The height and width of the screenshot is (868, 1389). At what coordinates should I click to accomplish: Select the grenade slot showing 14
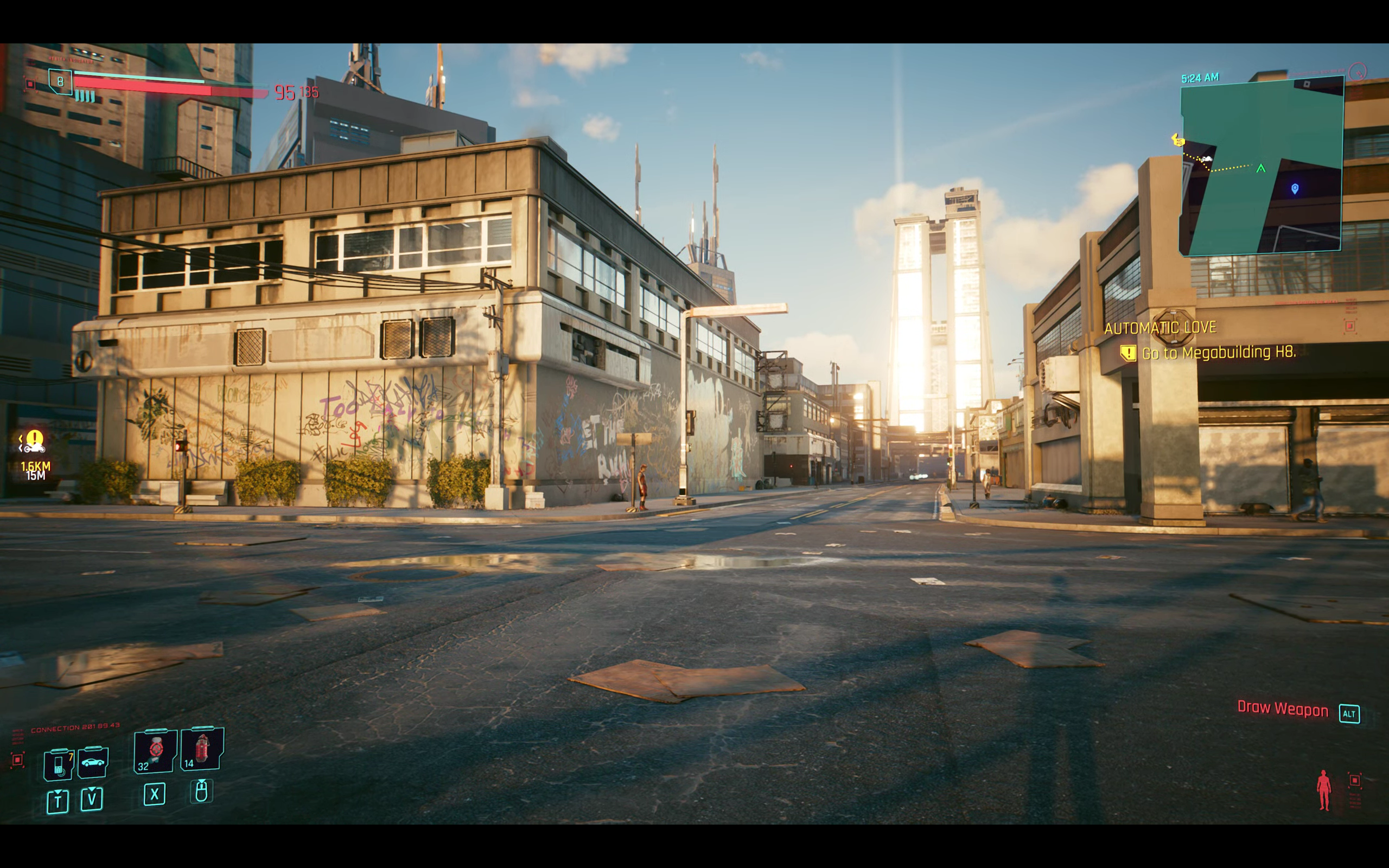point(201,749)
